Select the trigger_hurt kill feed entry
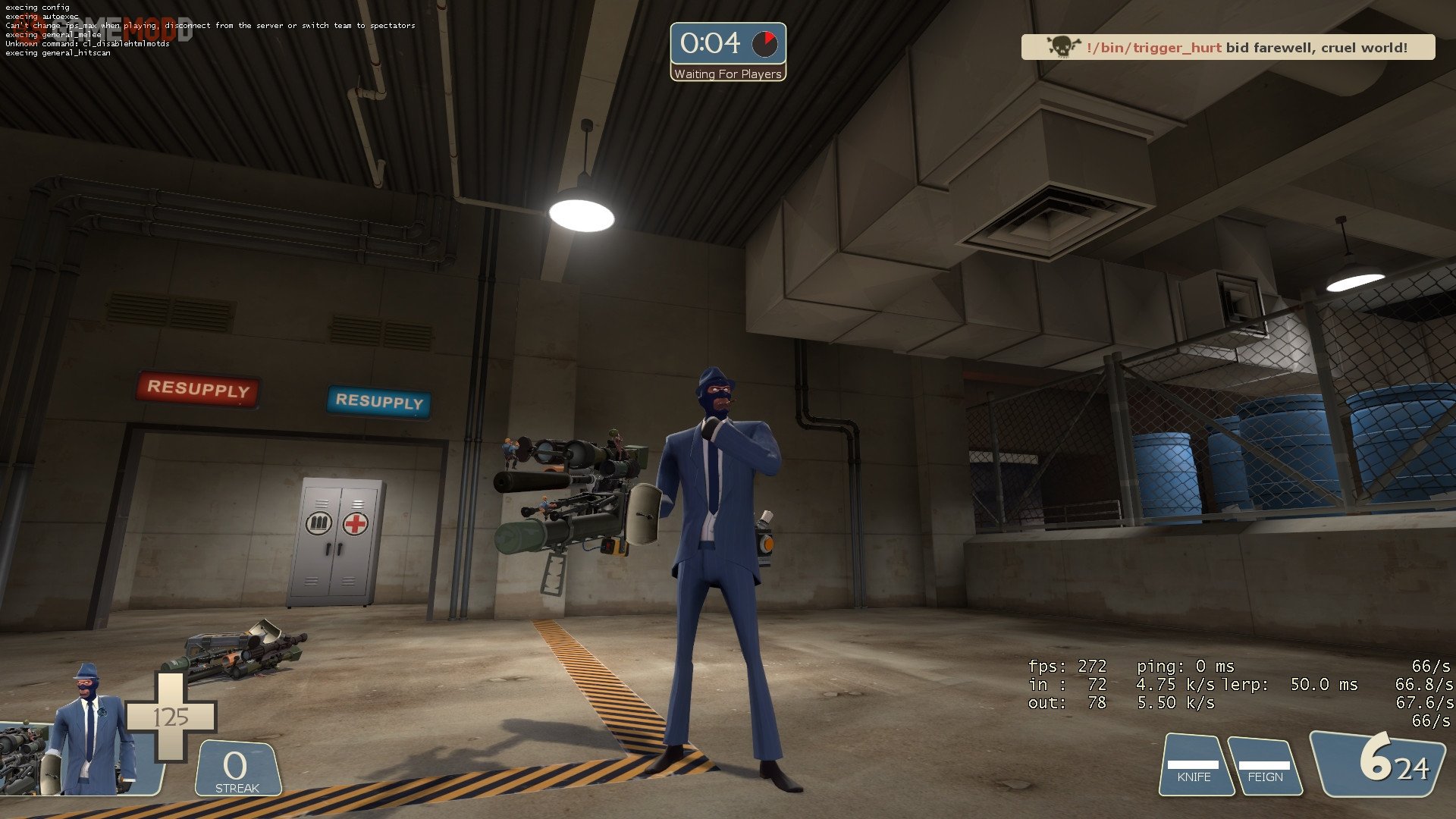This screenshot has height=819, width=1456. 1227,48
